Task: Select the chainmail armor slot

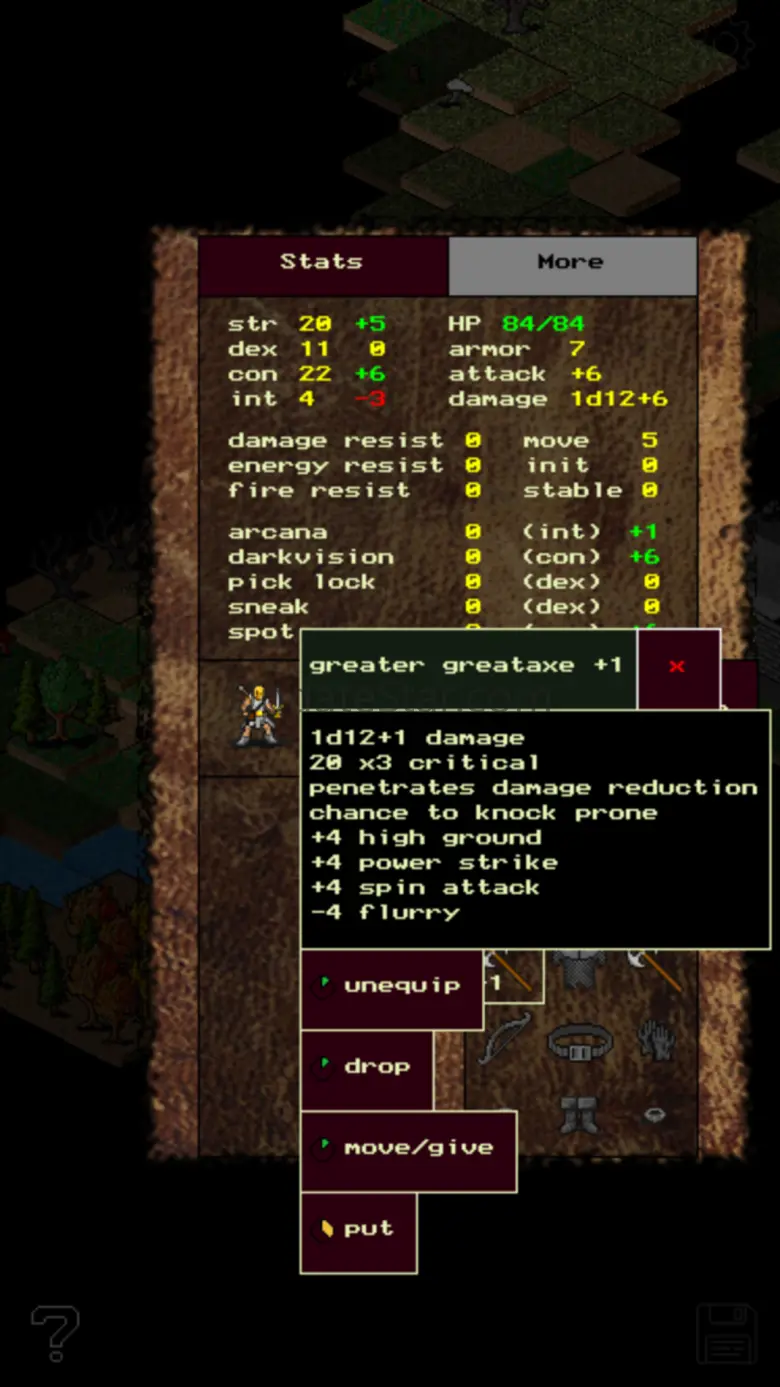Action: [580, 968]
